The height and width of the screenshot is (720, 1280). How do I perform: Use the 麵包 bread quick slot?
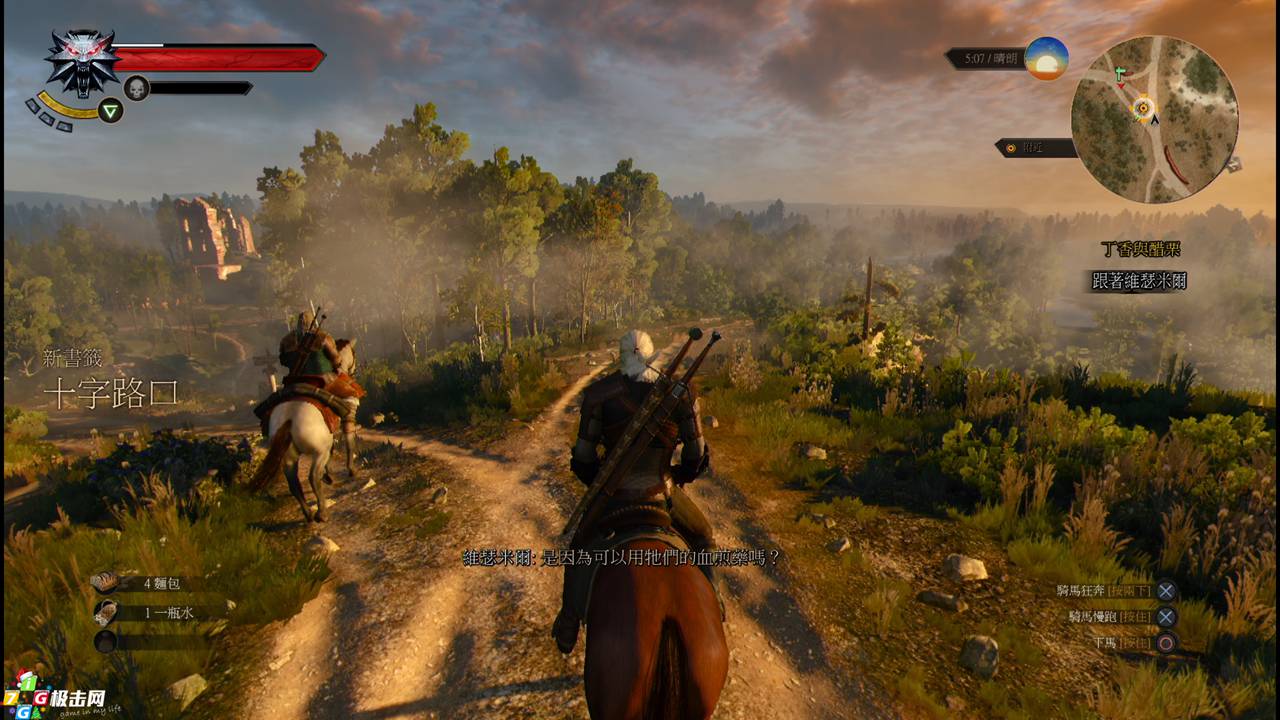[x=105, y=582]
